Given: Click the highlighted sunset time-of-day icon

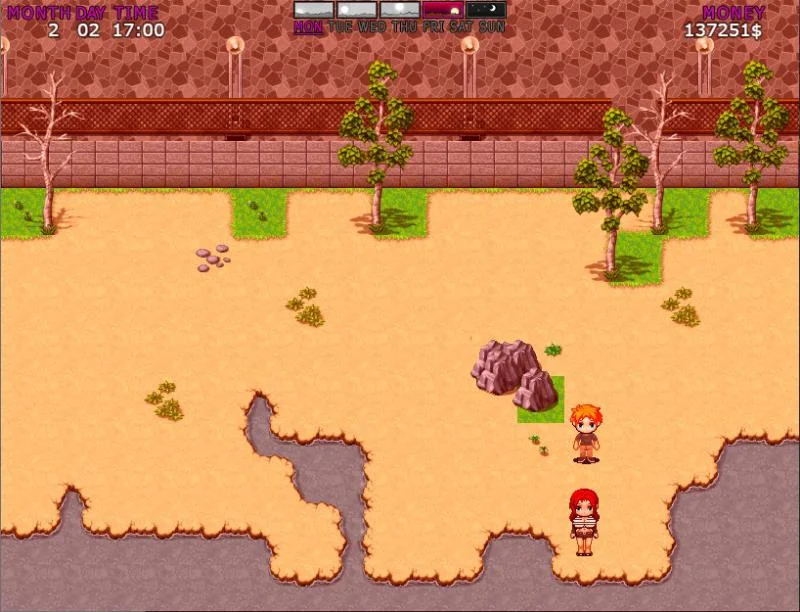Looking at the screenshot, I should click(x=443, y=9).
